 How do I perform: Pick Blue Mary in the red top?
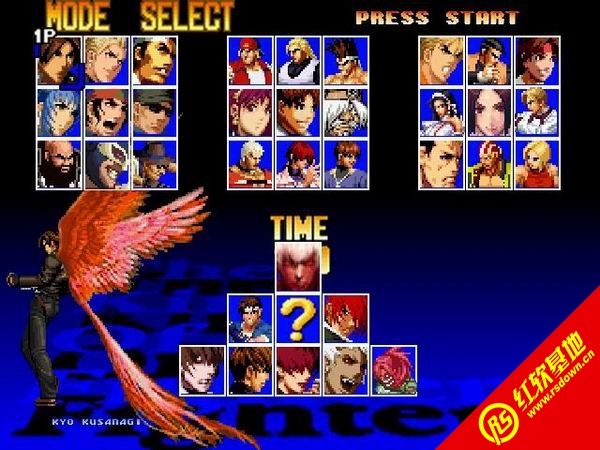click(x=537, y=162)
